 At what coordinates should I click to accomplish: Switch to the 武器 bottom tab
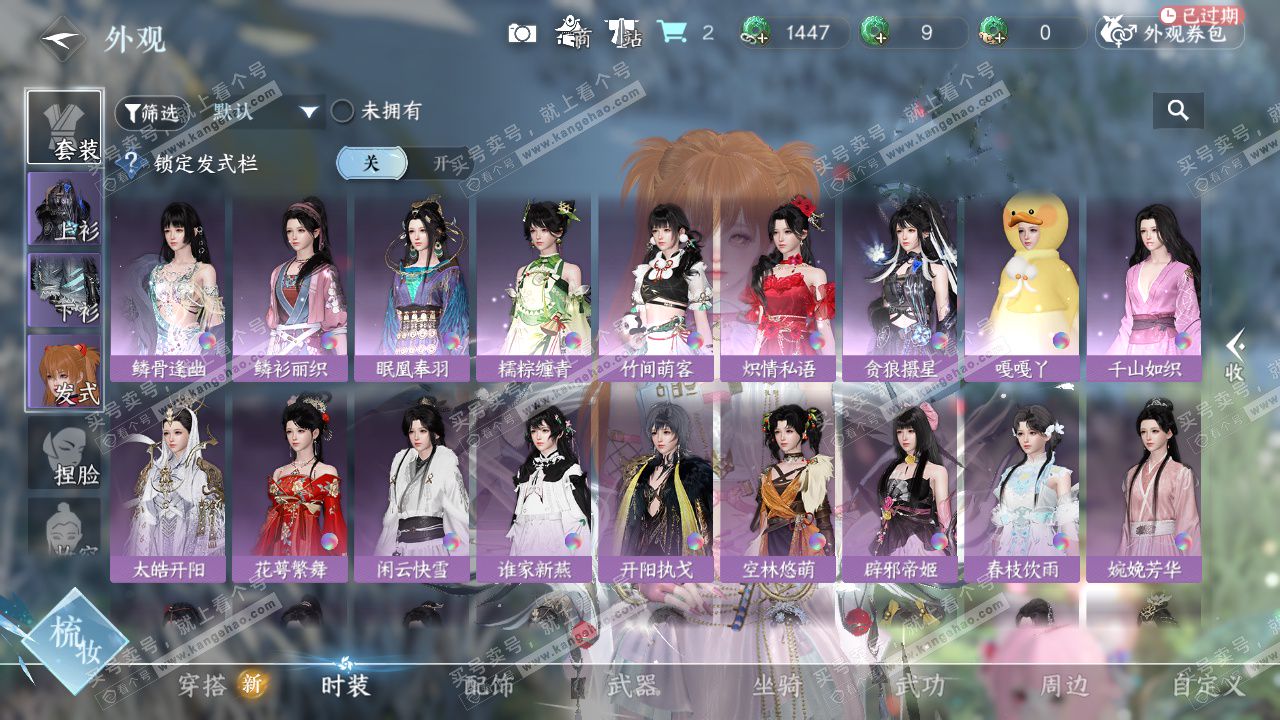pos(632,685)
